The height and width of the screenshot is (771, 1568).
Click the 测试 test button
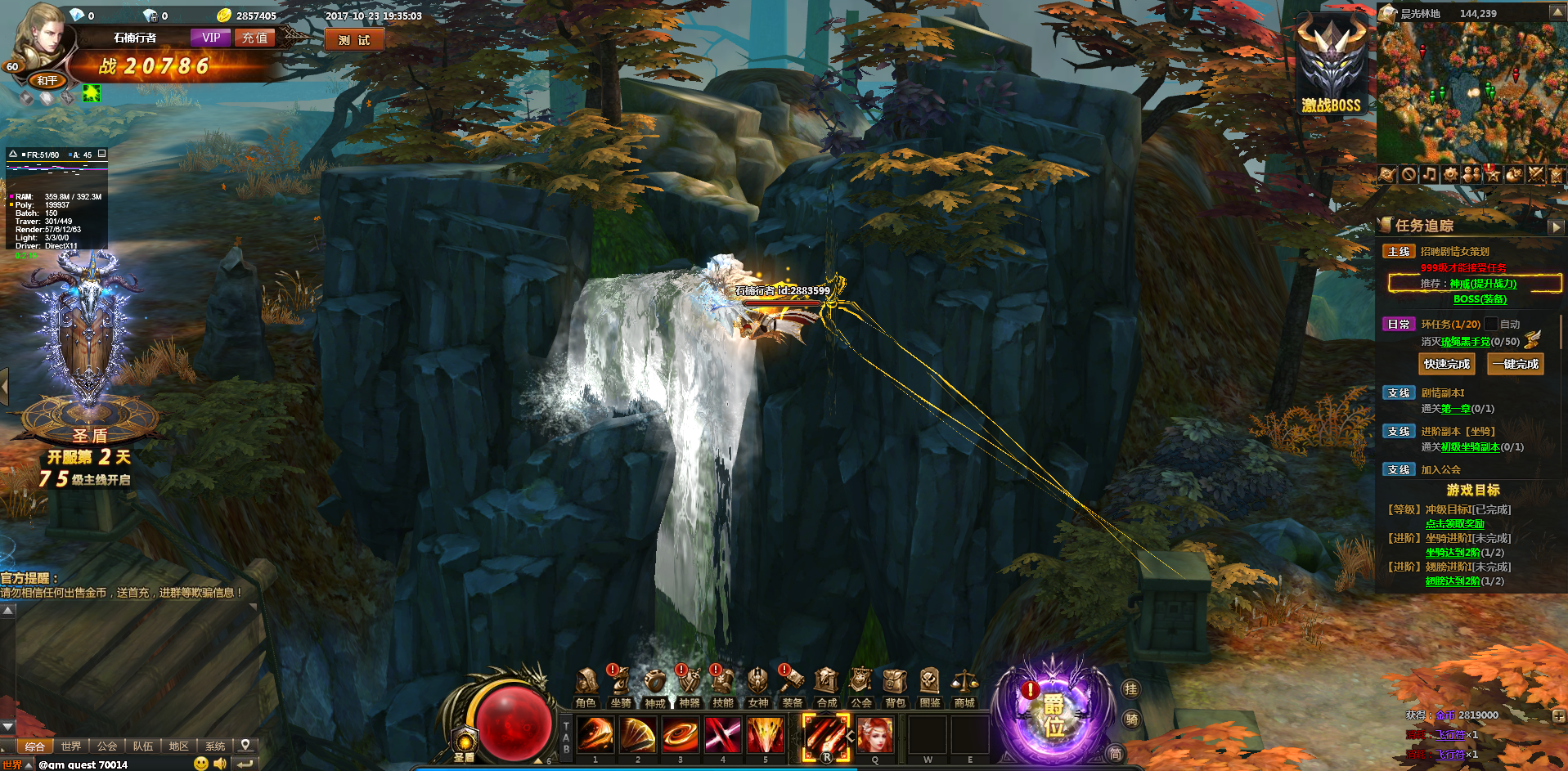(354, 40)
